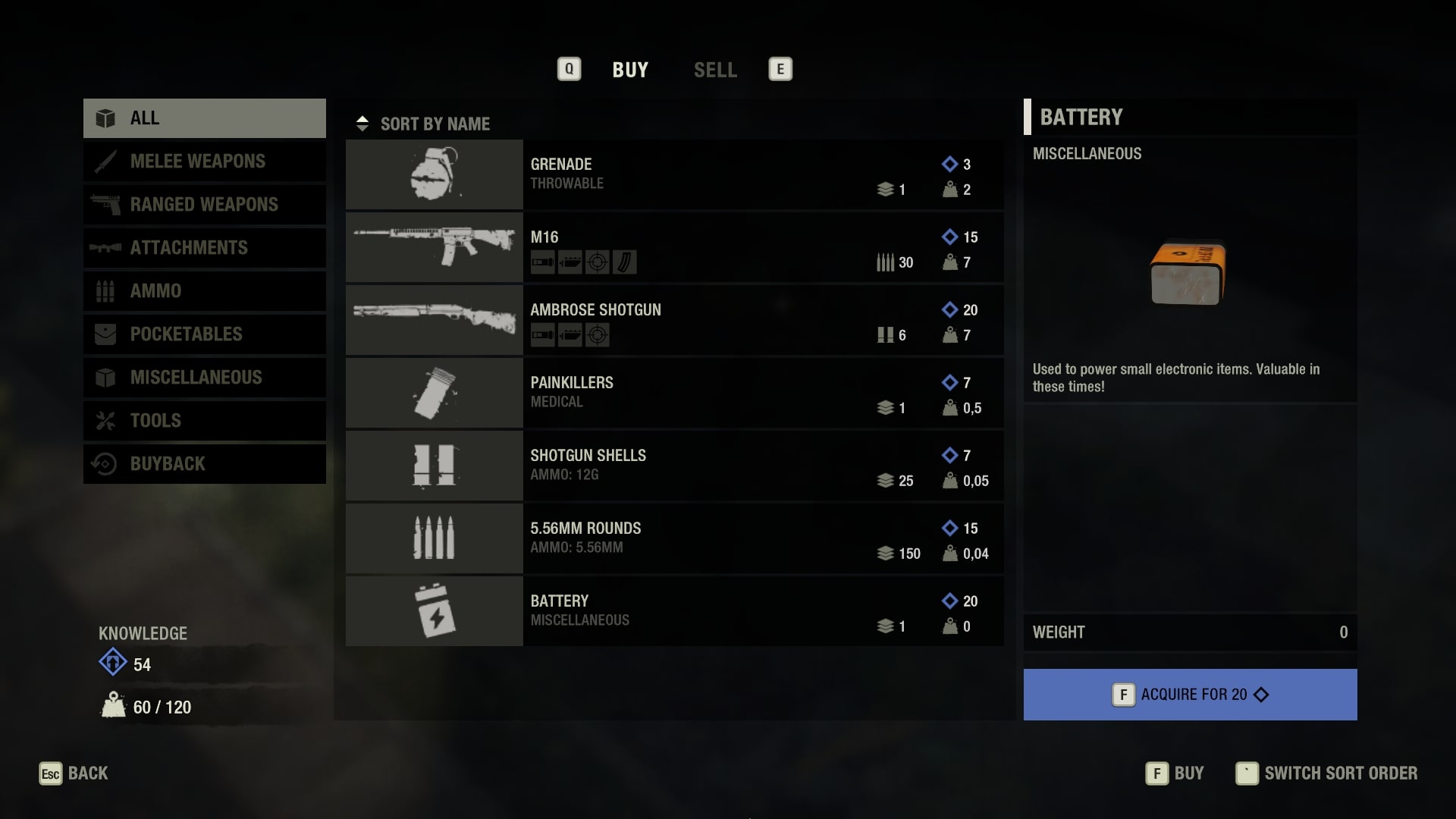The width and height of the screenshot is (1456, 819).
Task: Select the Melee Weapons category icon
Action: tap(105, 161)
